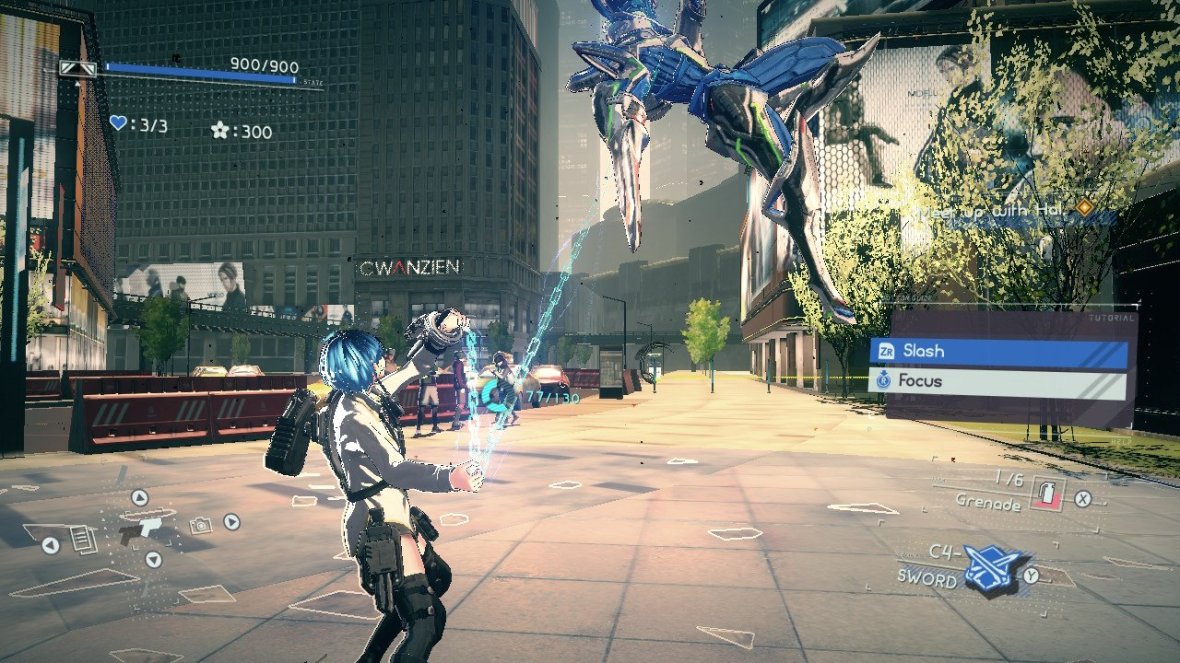Select the Slash tutorial entry
1180x663 pixels.
coord(1000,351)
